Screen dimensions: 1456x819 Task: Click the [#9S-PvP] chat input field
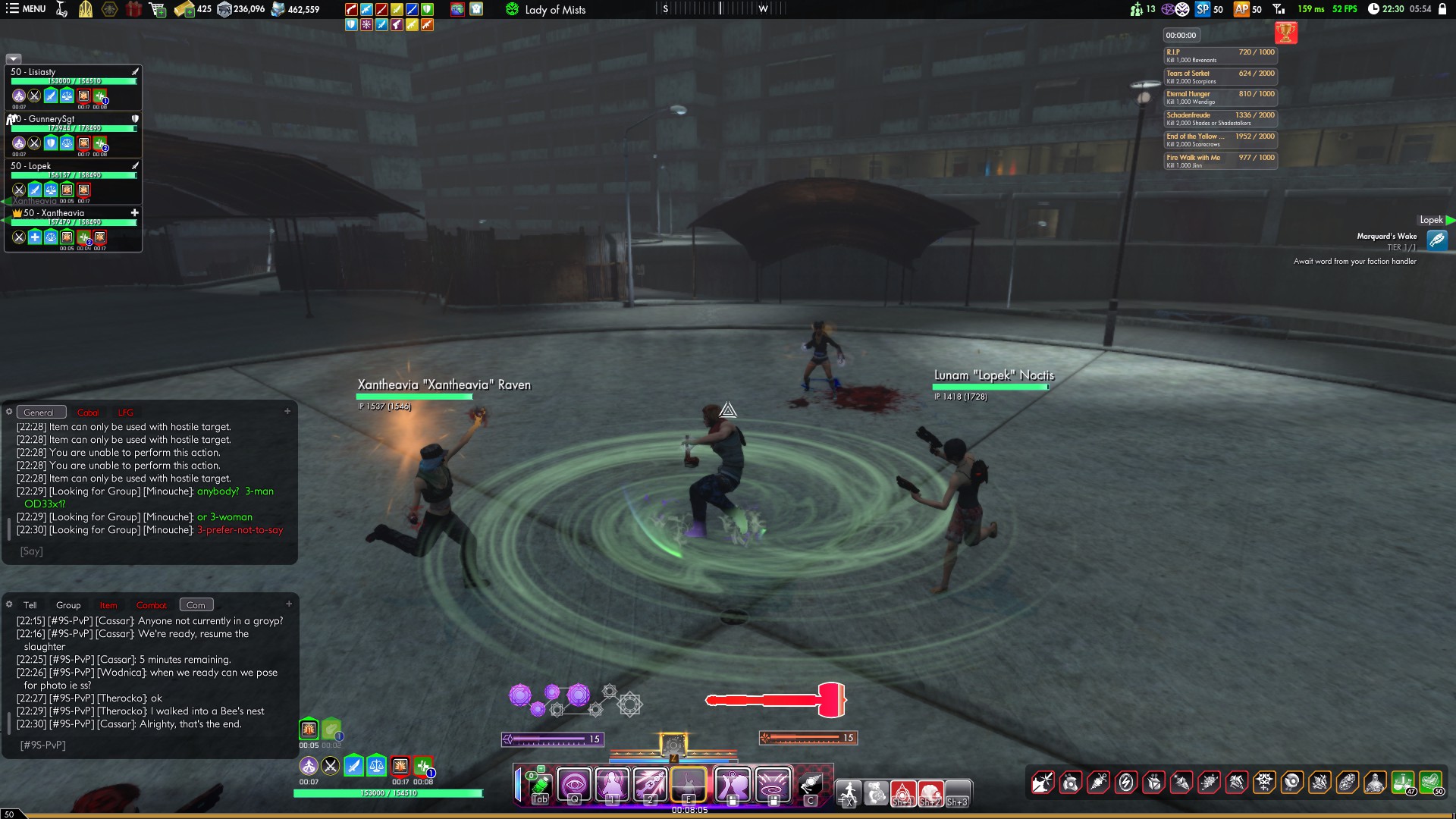pyautogui.click(x=152, y=745)
